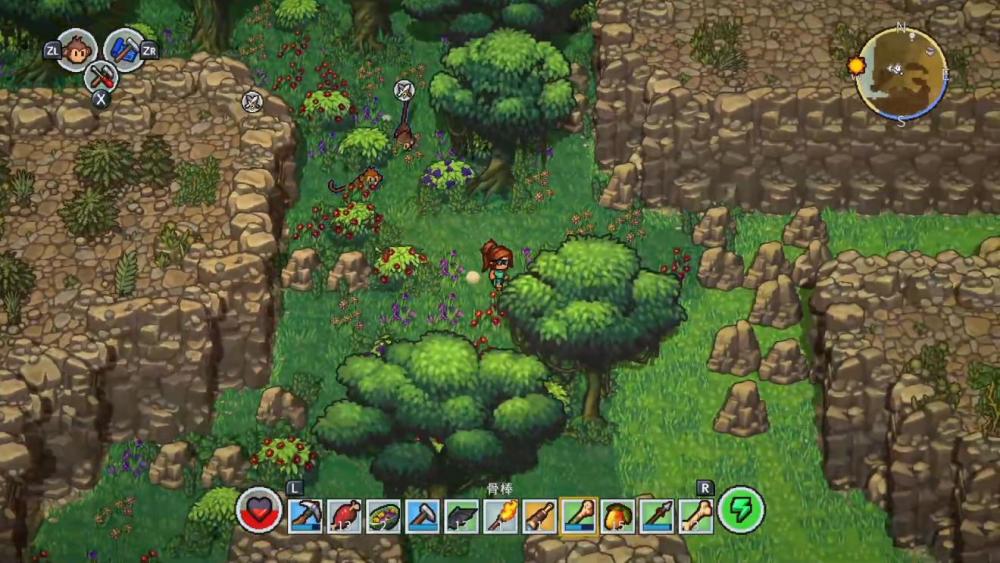Select the raw meat hotbar slot
1000x563 pixels.
tap(344, 516)
